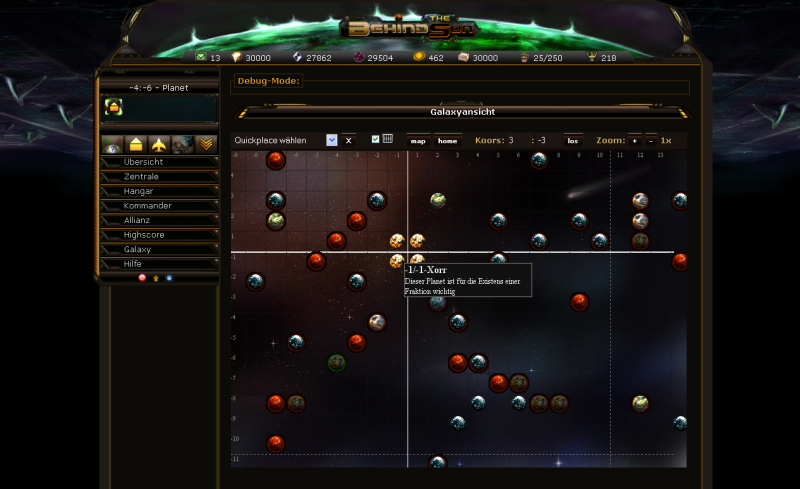This screenshot has width=800, height=489.
Task: Open the Allianz page
Action: [159, 220]
